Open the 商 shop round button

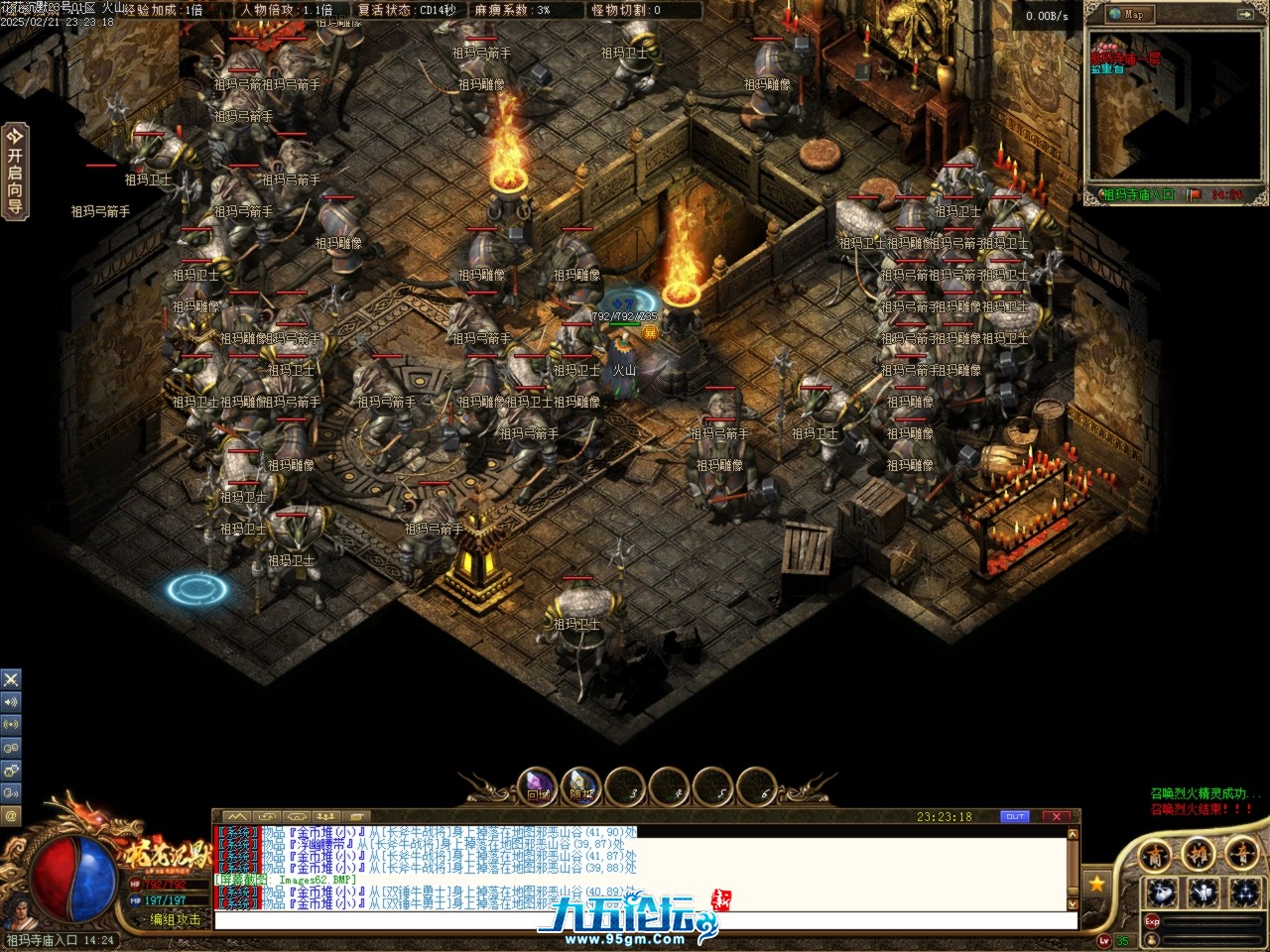point(1155,855)
